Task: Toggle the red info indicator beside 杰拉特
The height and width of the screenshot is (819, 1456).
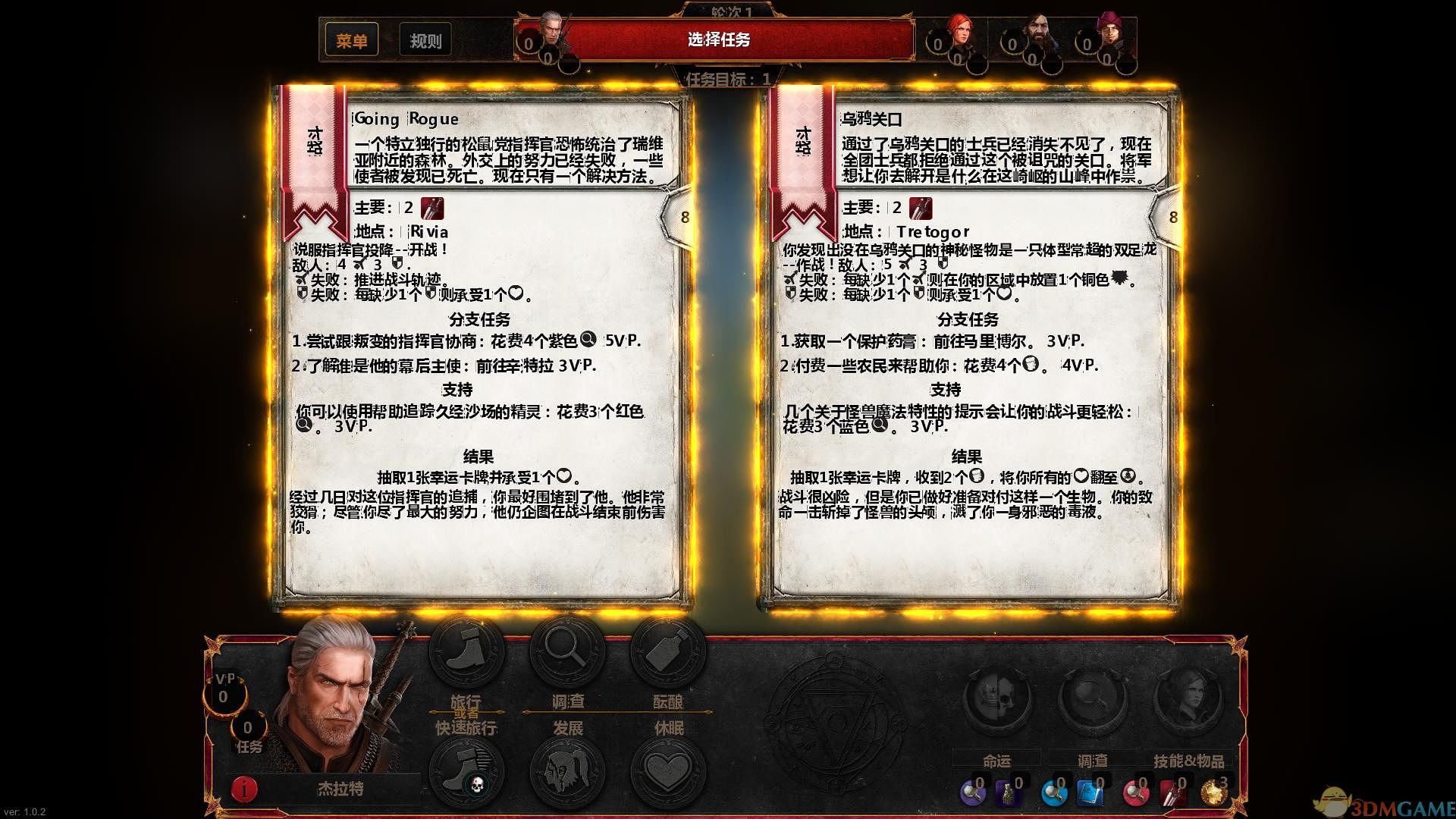Action: tap(243, 787)
